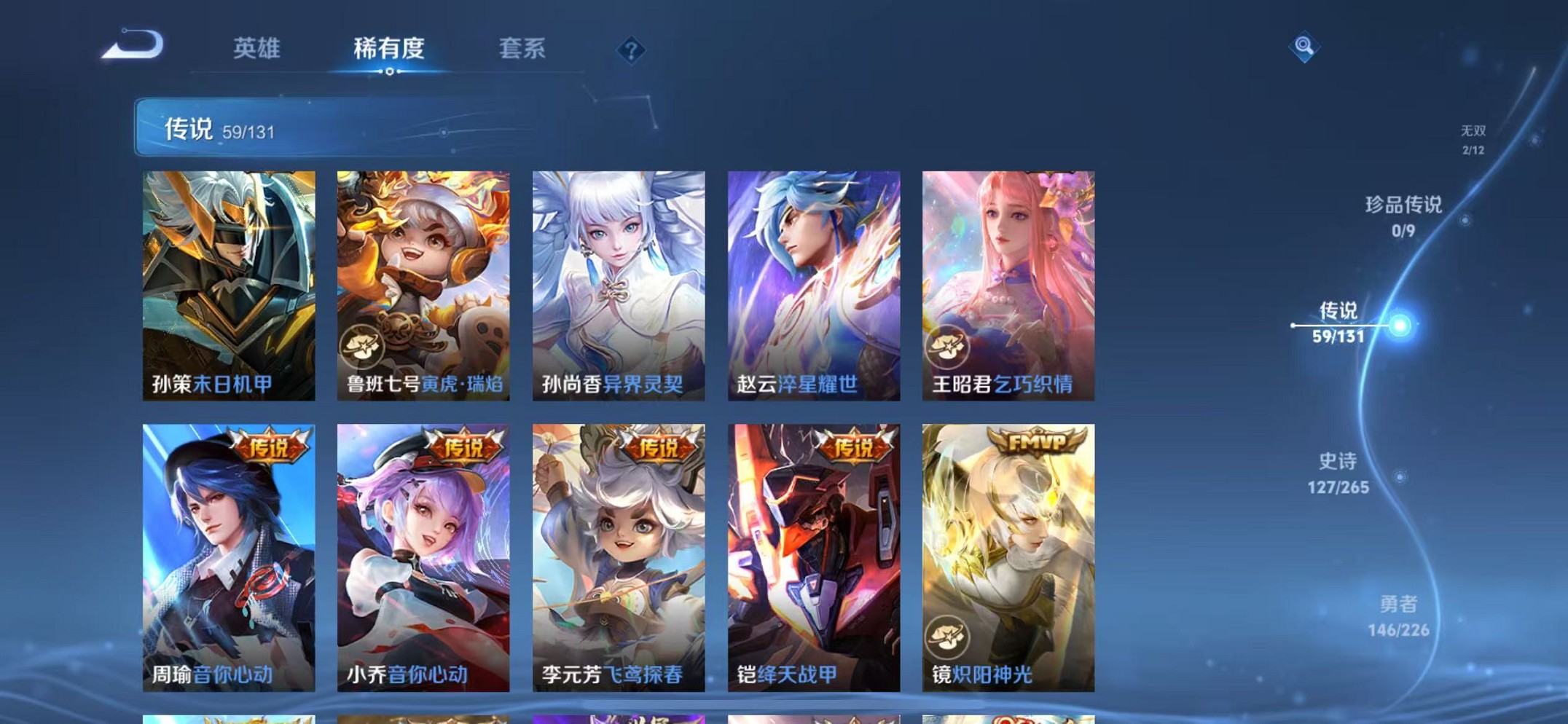Open search via the magnifier icon

(x=1306, y=47)
